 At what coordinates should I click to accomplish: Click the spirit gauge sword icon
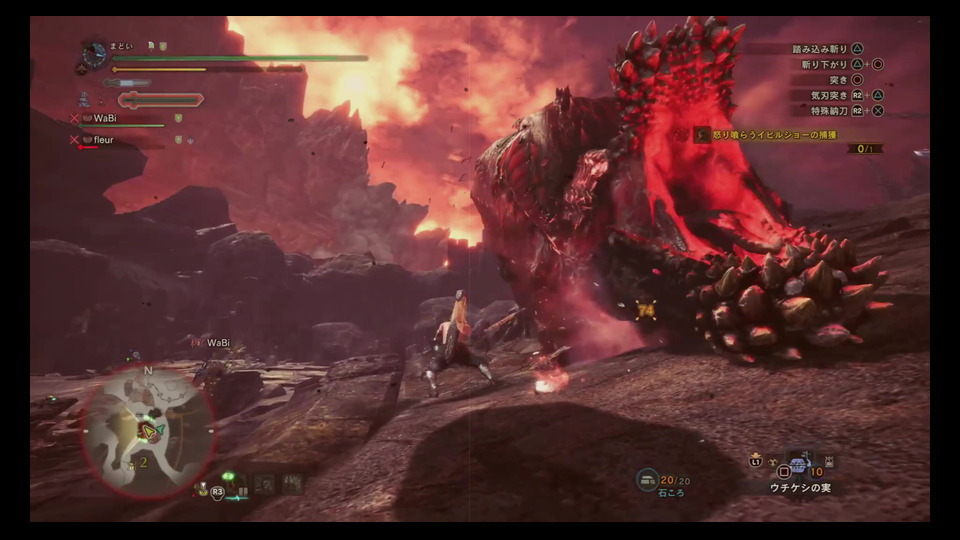click(160, 99)
